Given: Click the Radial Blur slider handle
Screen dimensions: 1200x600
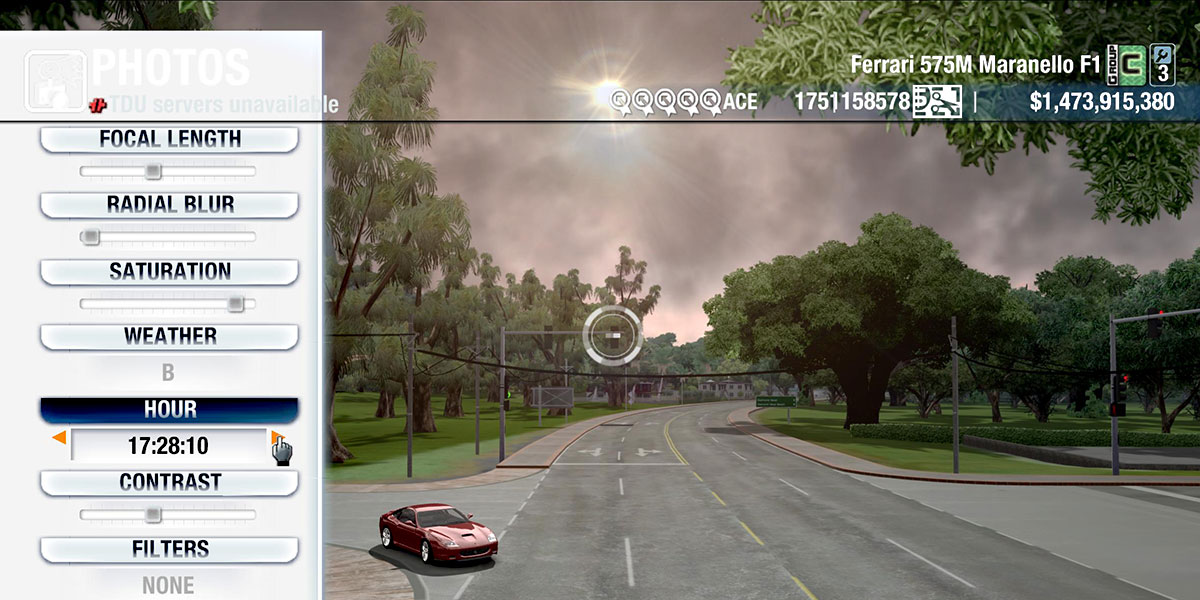Looking at the screenshot, I should (x=90, y=237).
